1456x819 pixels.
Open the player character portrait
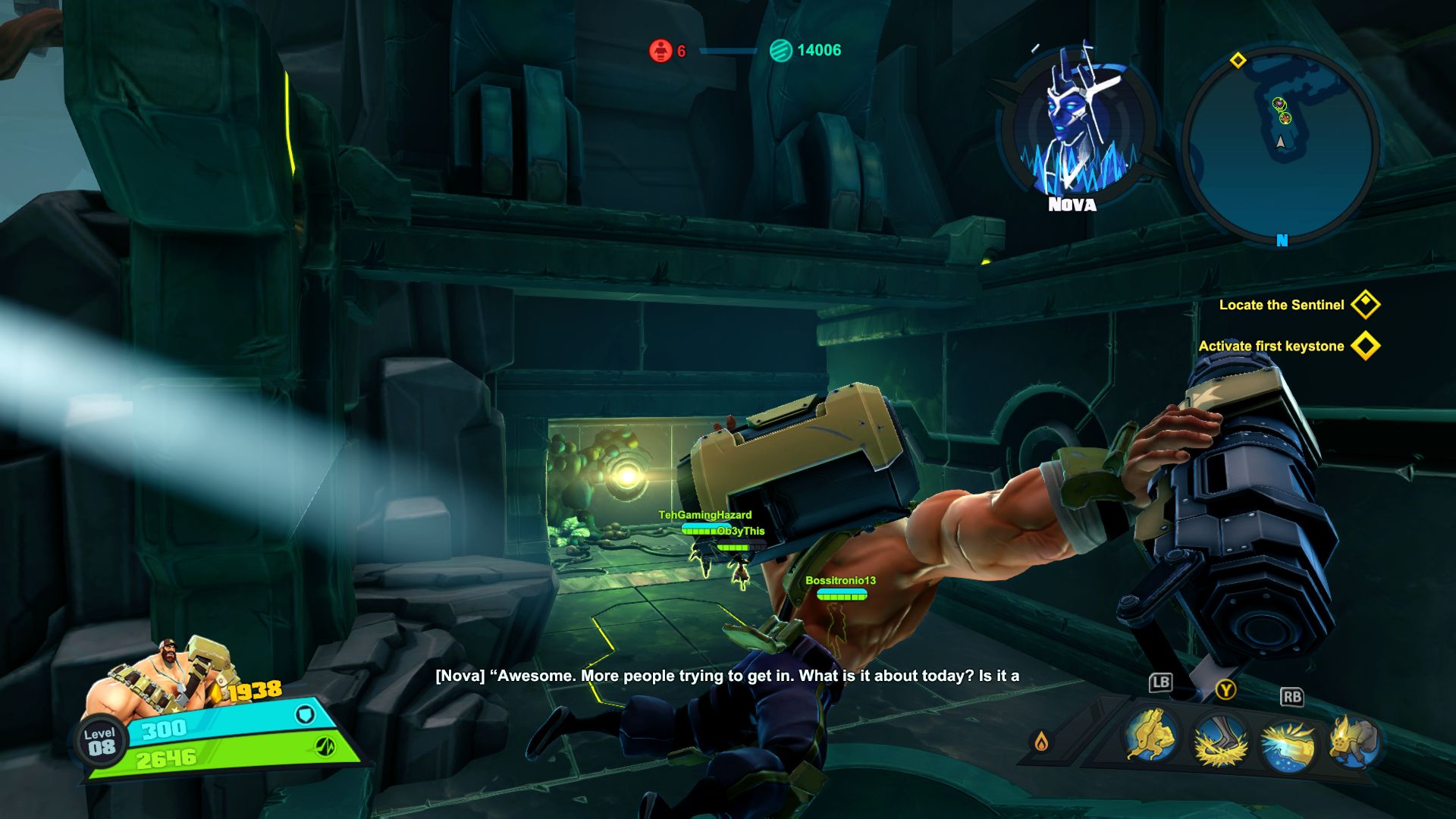[x=161, y=673]
